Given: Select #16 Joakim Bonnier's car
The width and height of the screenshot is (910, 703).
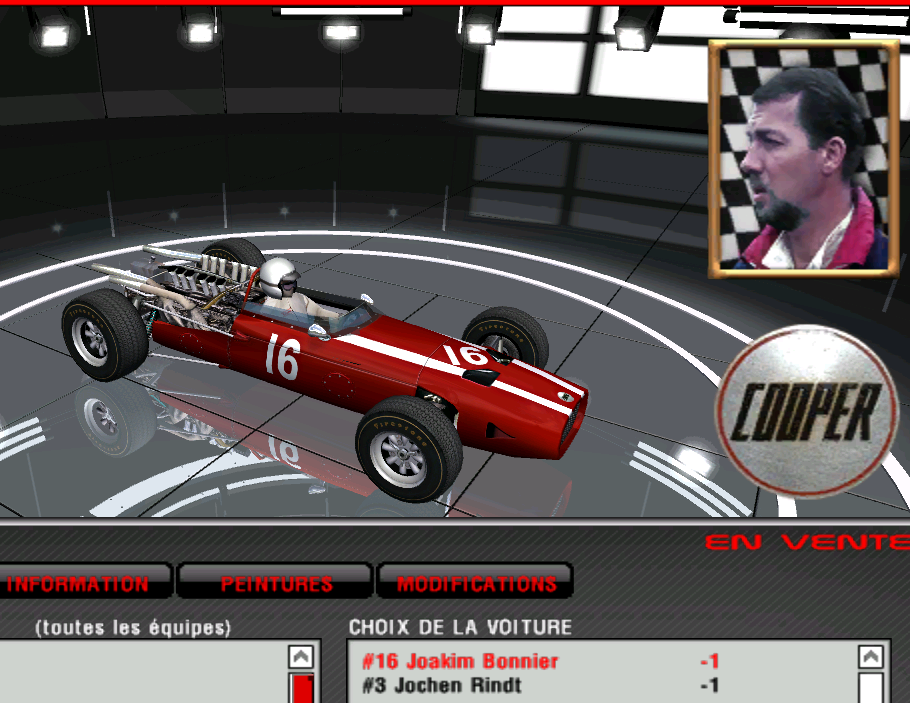Looking at the screenshot, I should [460, 661].
